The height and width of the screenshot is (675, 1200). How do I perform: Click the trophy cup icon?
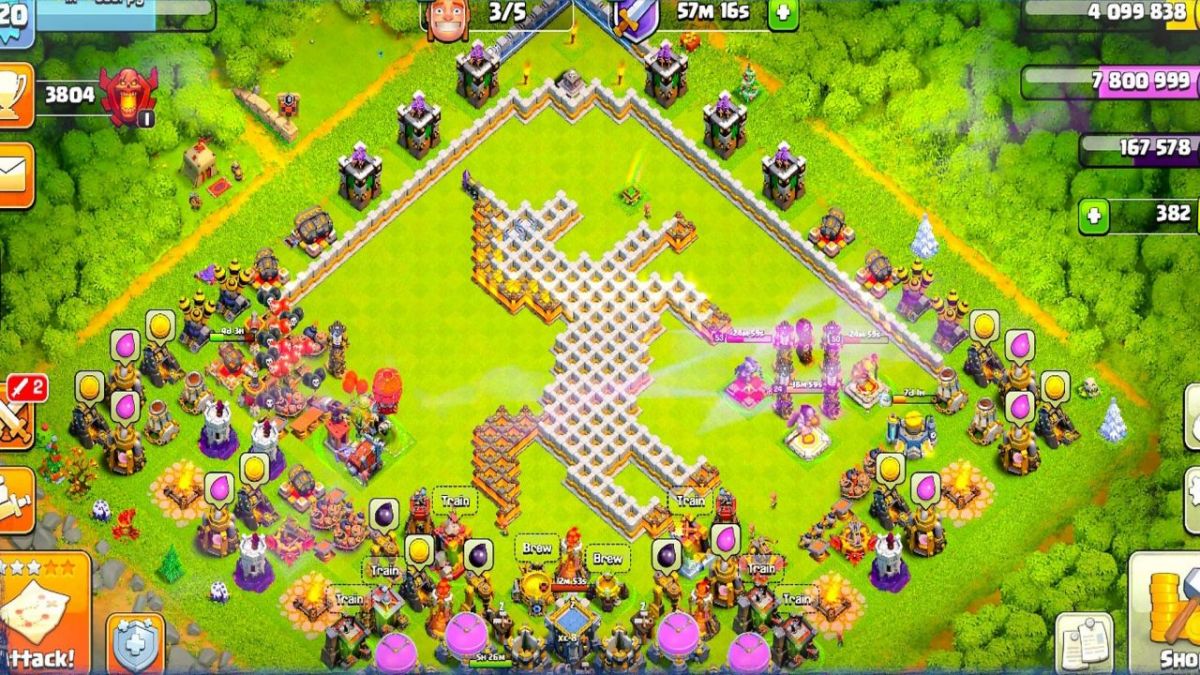[15, 97]
